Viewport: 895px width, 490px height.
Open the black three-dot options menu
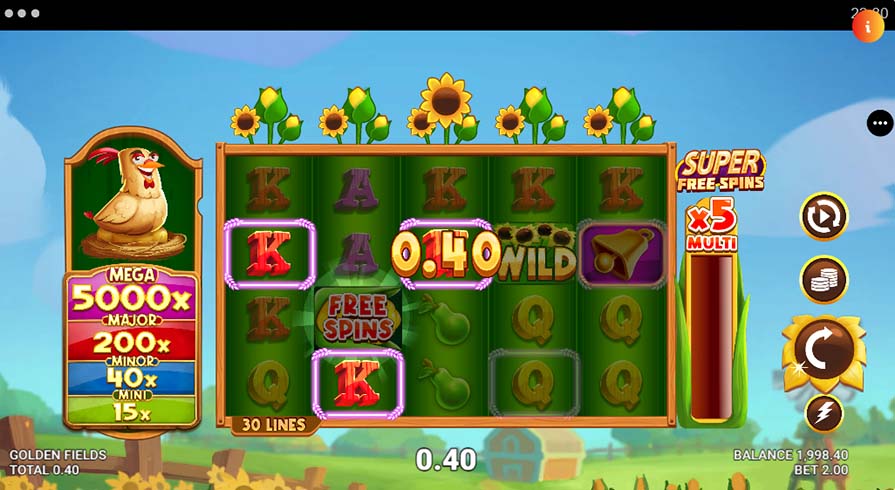[880, 123]
